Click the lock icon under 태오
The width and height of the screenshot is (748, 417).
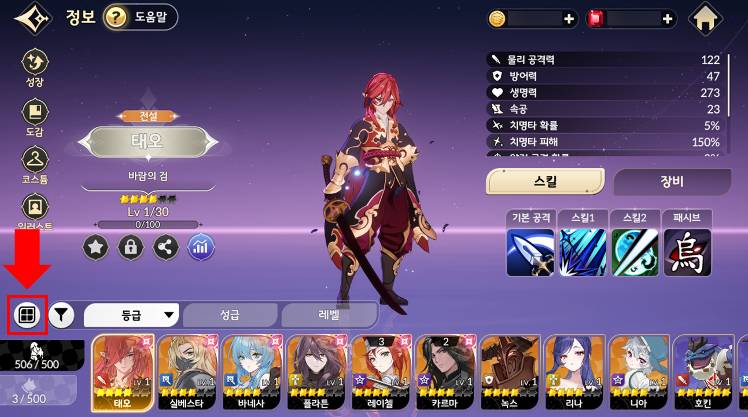tap(130, 246)
